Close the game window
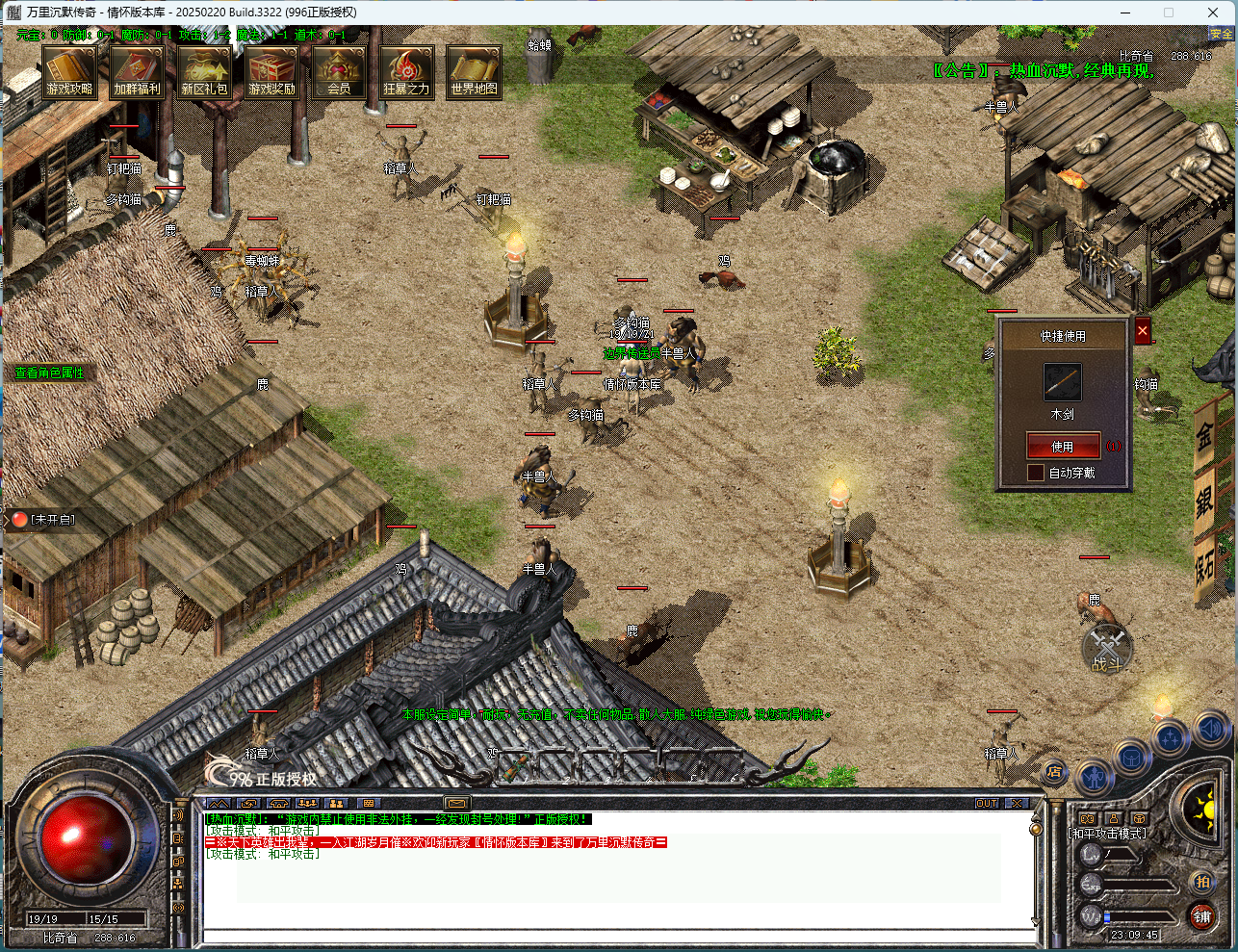 [1213, 13]
